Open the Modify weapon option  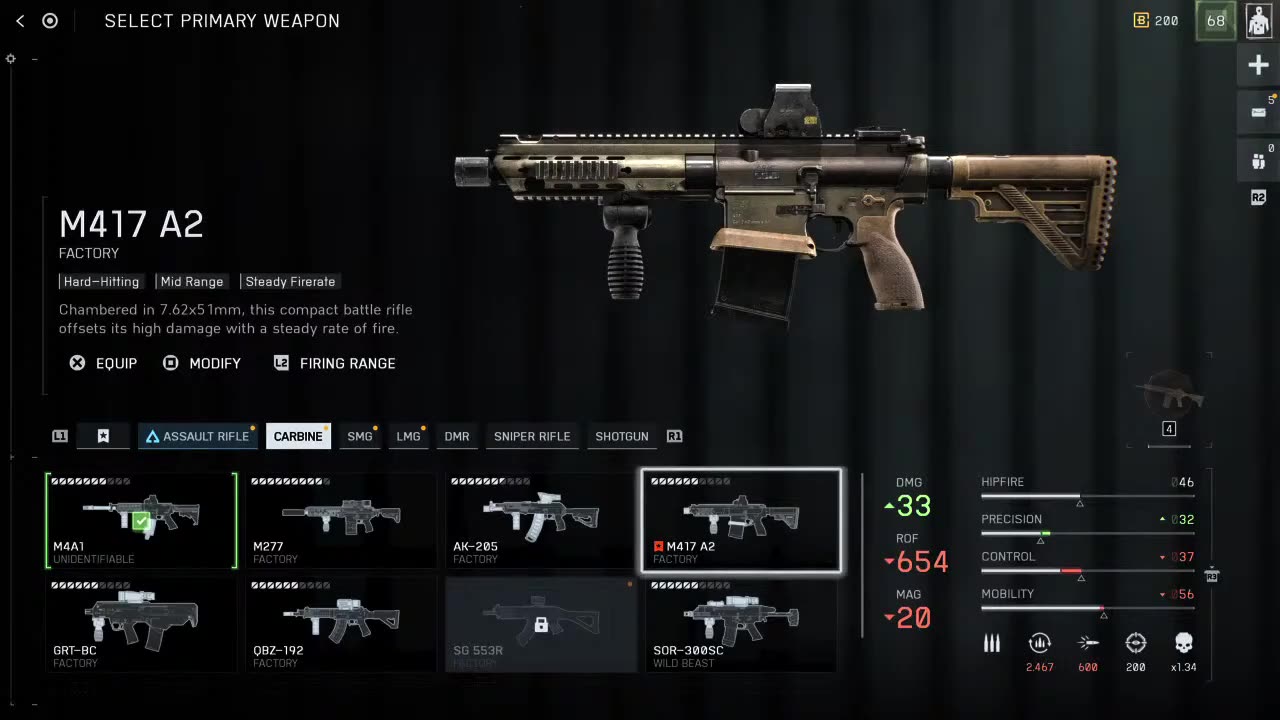click(x=202, y=363)
